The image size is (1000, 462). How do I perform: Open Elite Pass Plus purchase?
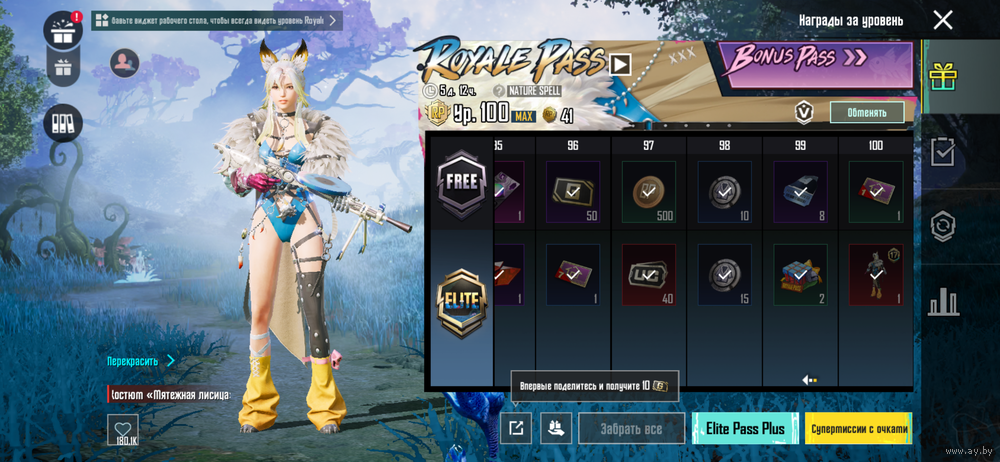pyautogui.click(x=745, y=428)
